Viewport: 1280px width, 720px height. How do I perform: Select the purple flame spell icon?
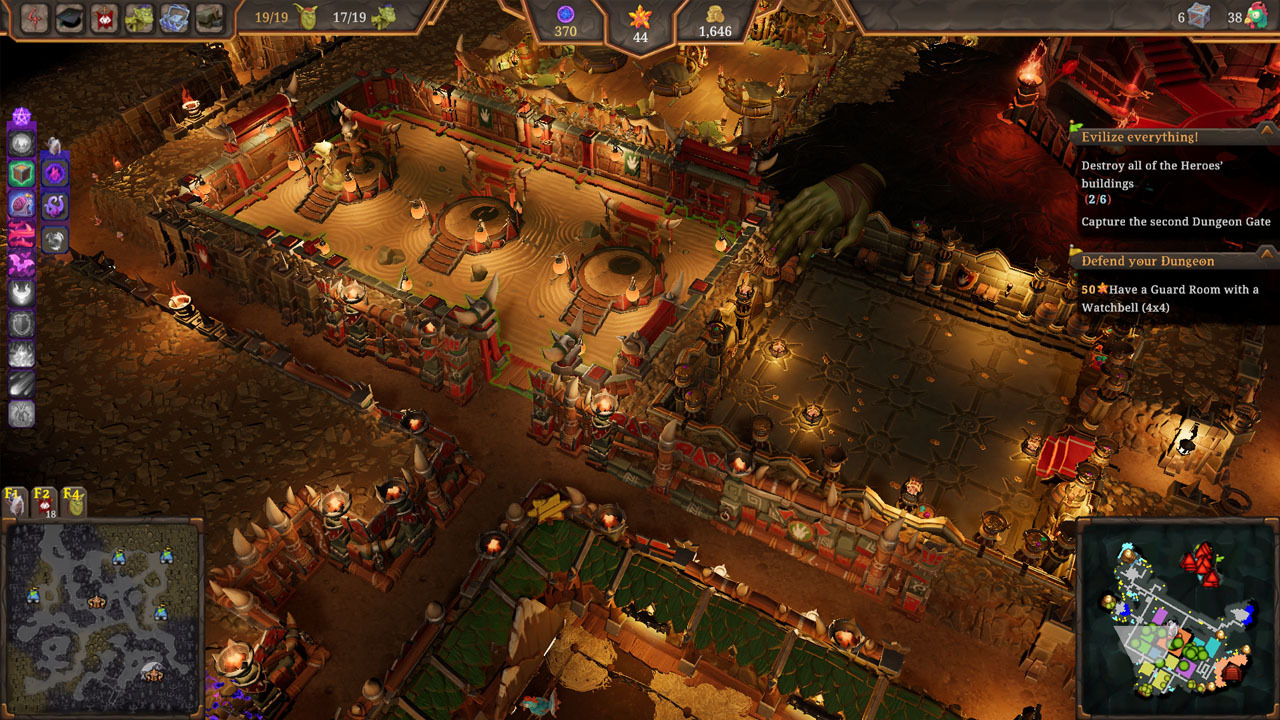[55, 173]
